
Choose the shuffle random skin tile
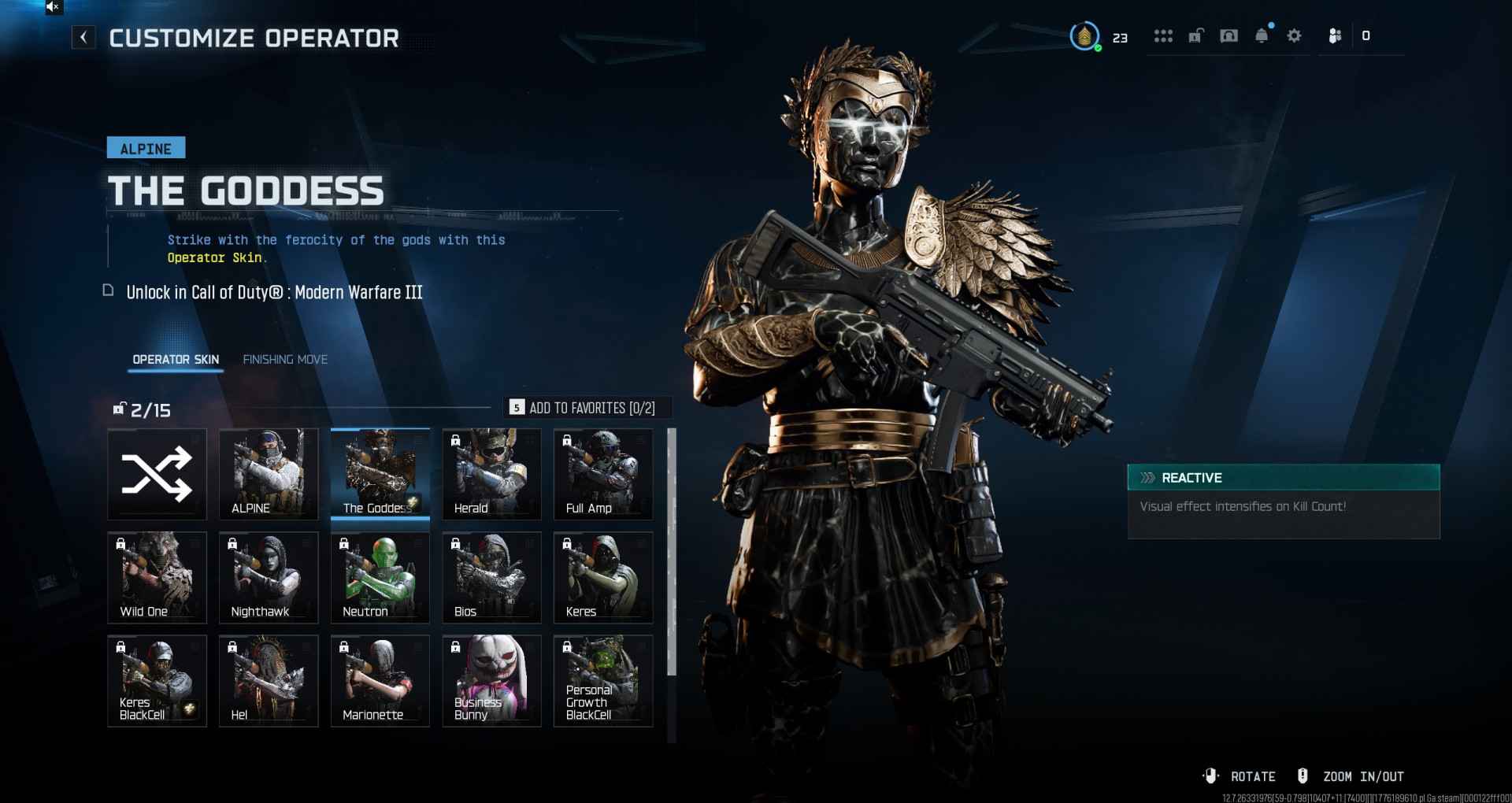pos(157,474)
